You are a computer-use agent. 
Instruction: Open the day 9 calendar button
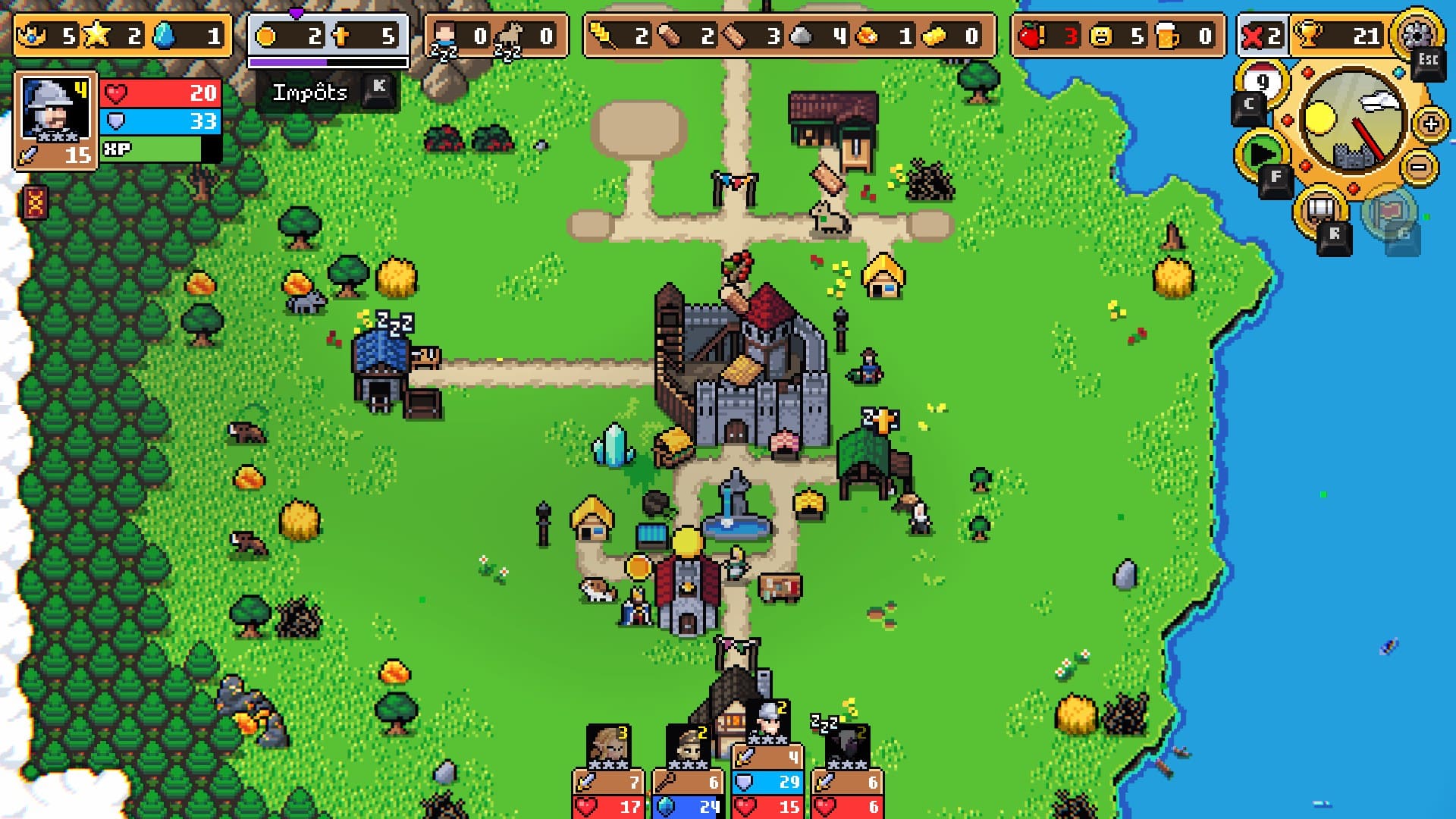click(1262, 82)
